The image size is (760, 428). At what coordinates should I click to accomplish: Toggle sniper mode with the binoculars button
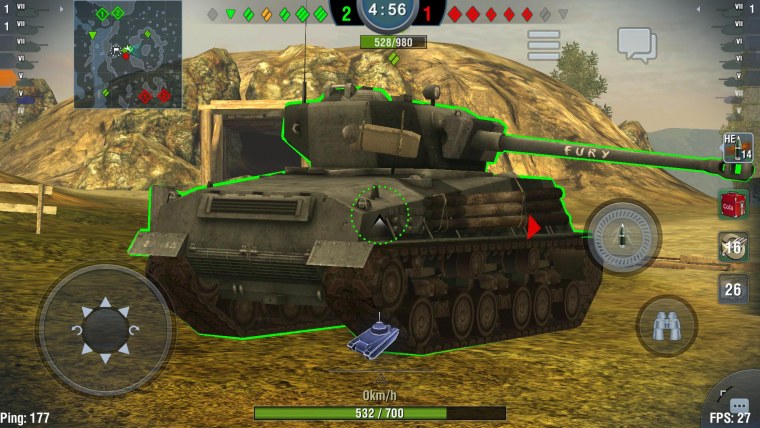666,324
